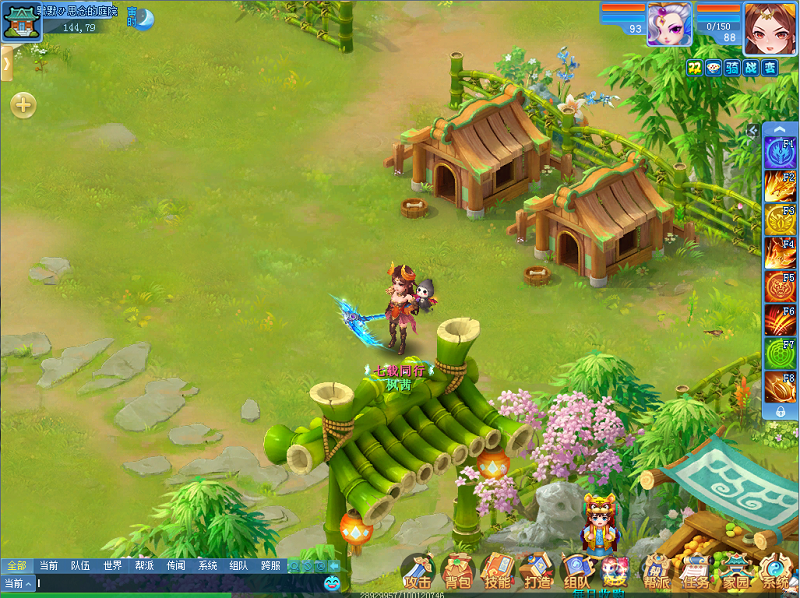This screenshot has height=598, width=800.
Task: Use the F2 fire dragon skill
Action: [780, 186]
